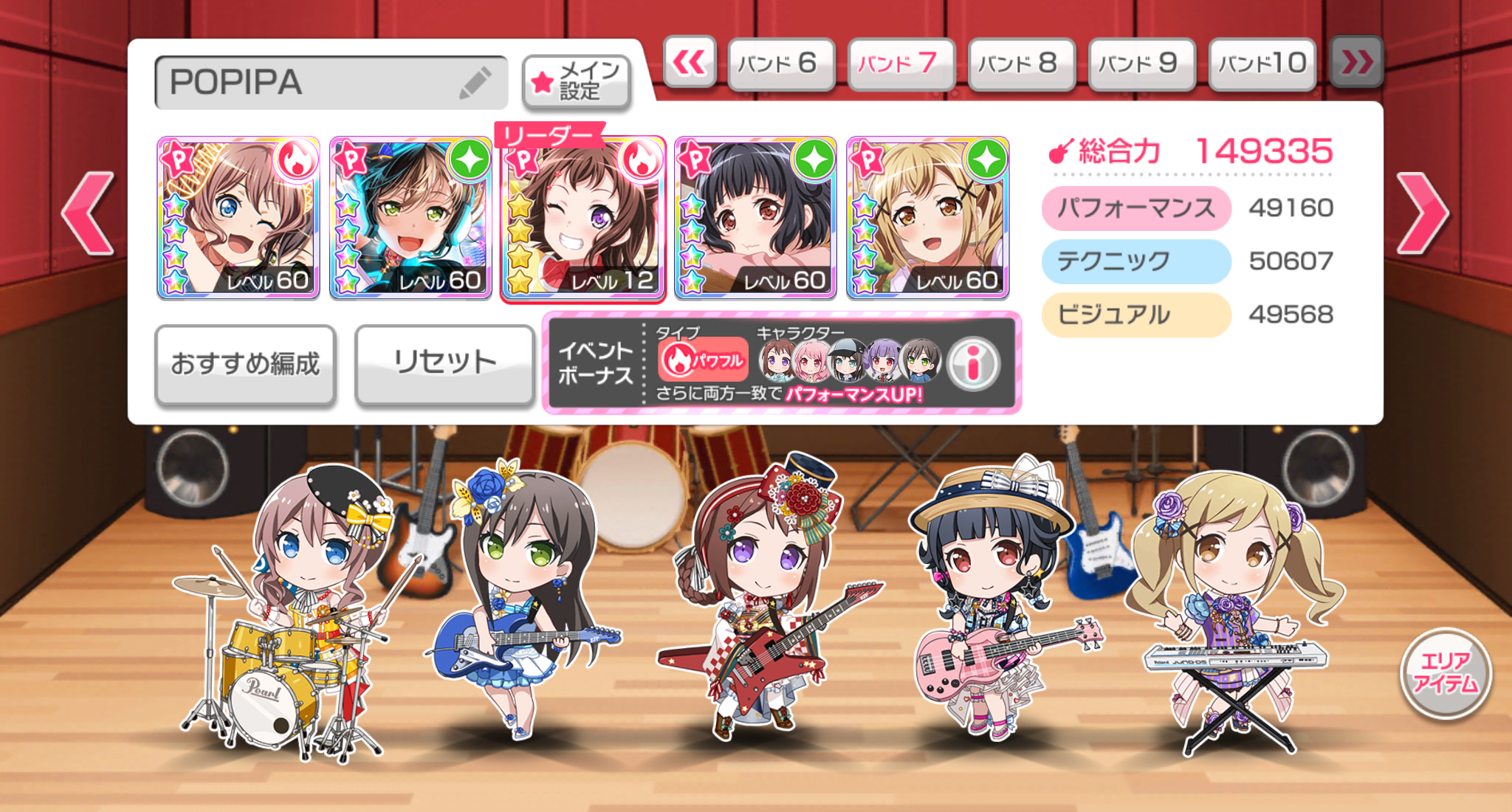Open the バンド8 tab
This screenshot has width=1512, height=812.
1021,63
